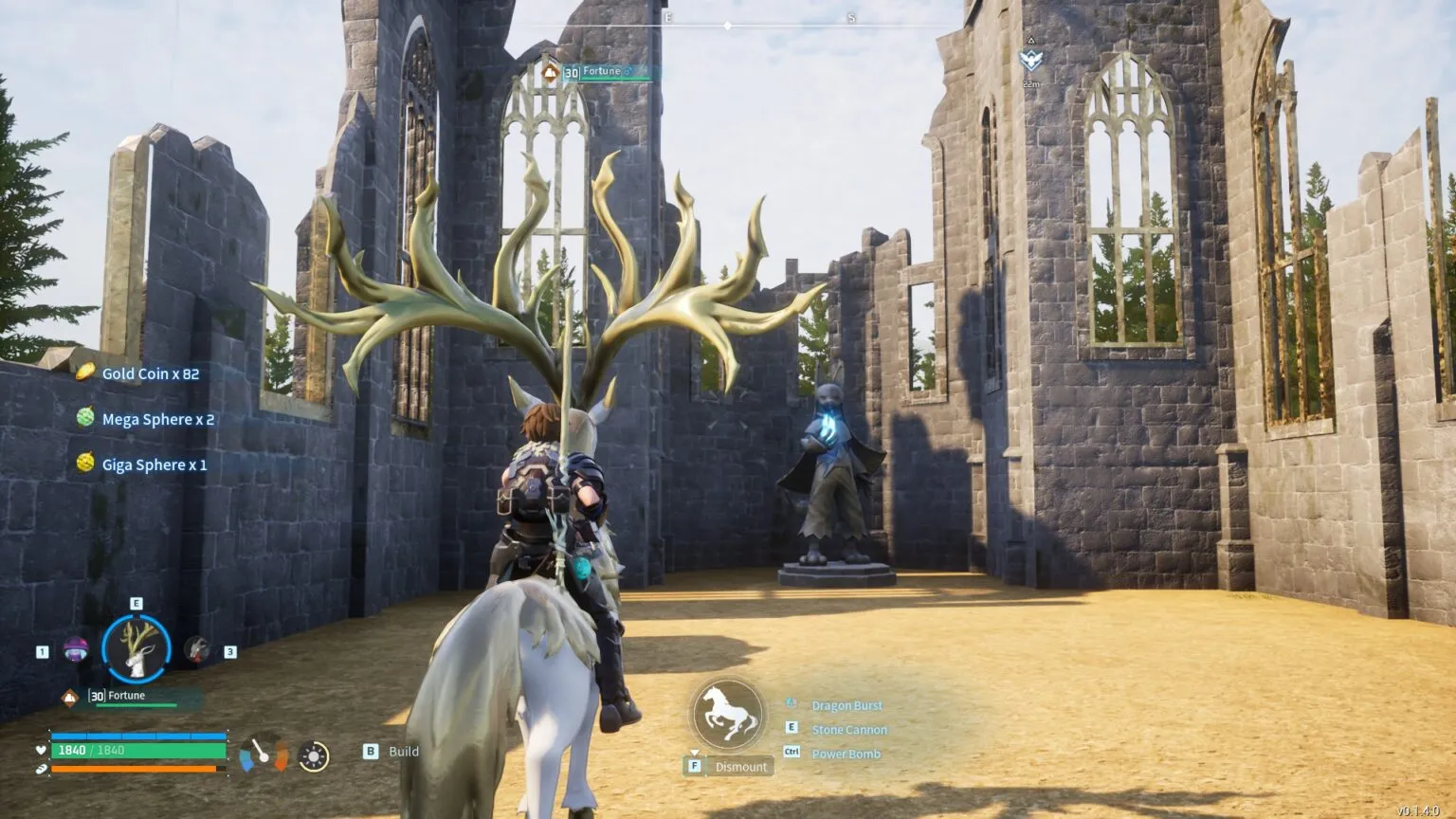Select the Mega Sphere x 2 pickup entry
Screen dimensions: 1456x819
pos(157,419)
